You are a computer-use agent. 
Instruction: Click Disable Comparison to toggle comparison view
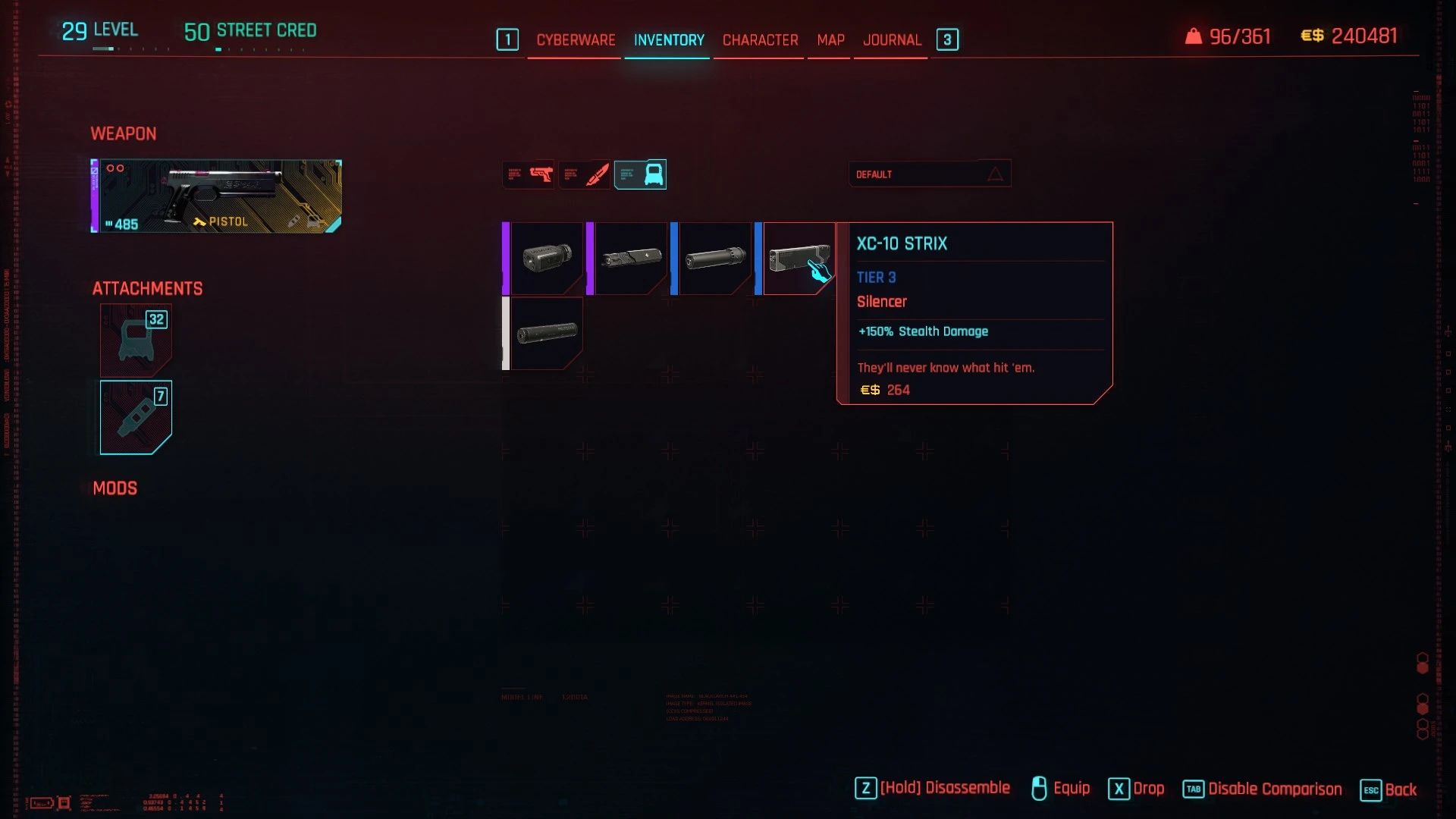pos(1276,789)
